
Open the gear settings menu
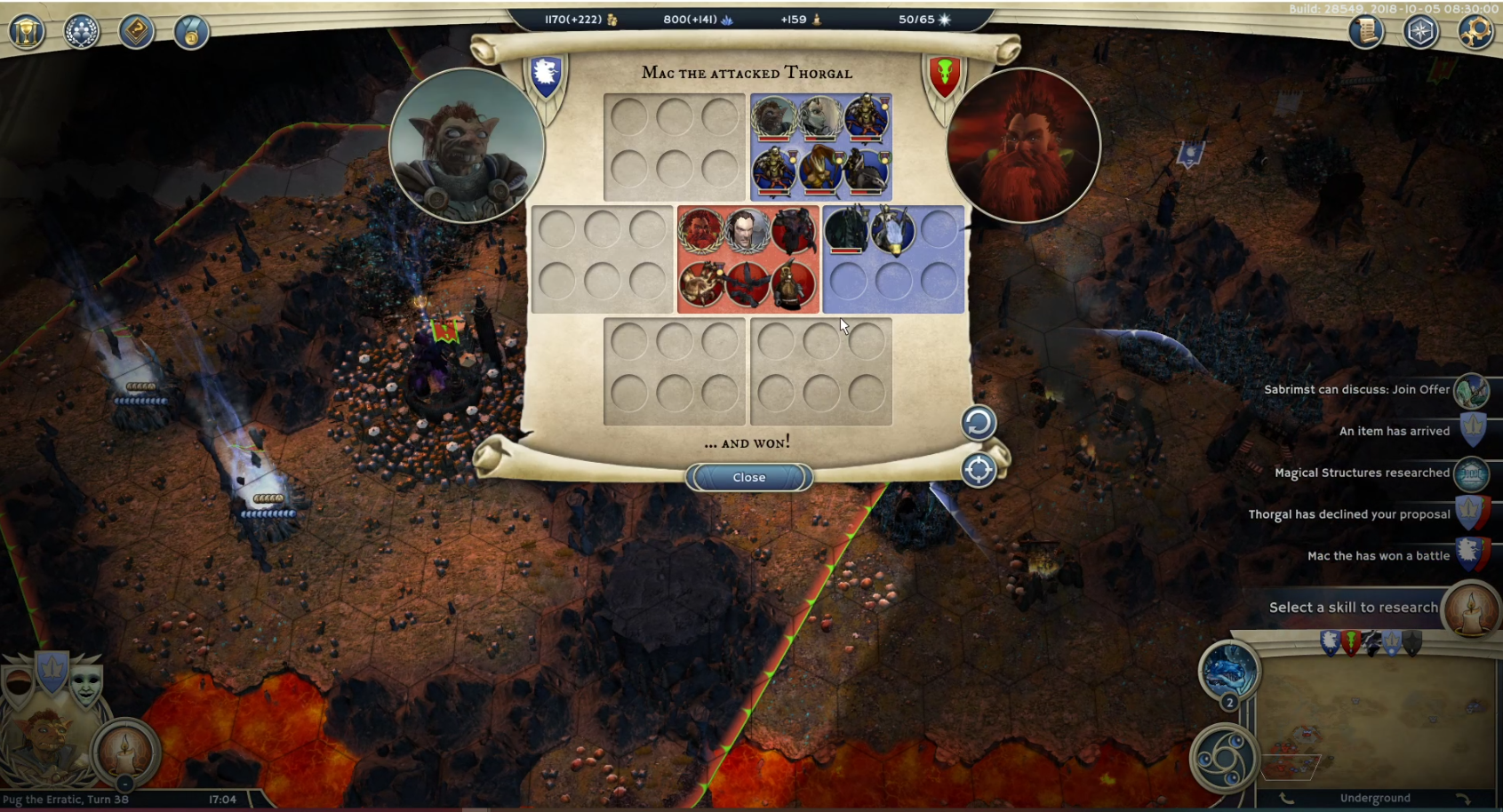click(x=1475, y=32)
